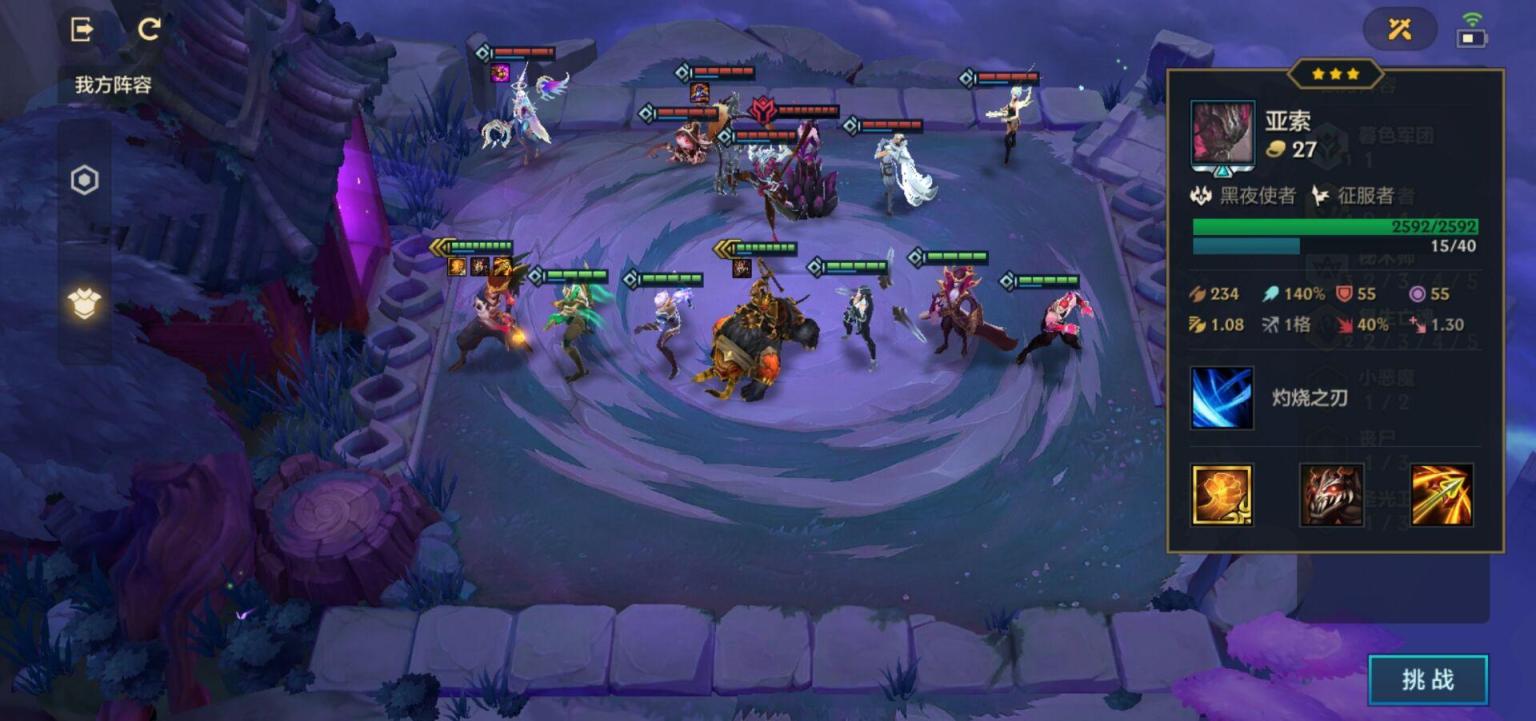Select the golden gauntlet item icon
The image size is (1536, 721).
pos(1221,494)
